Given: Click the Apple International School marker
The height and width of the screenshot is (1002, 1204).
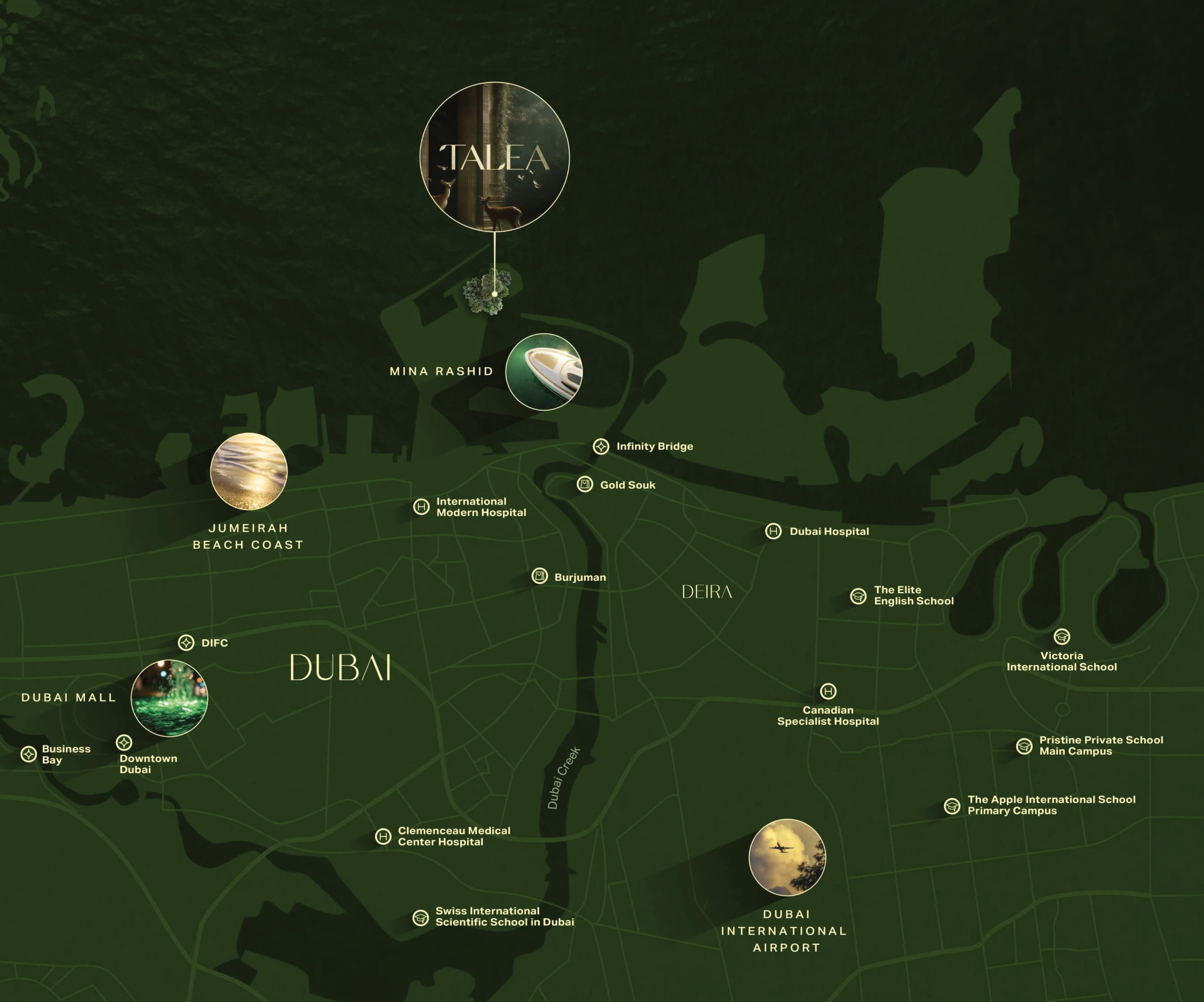Looking at the screenshot, I should [952, 806].
